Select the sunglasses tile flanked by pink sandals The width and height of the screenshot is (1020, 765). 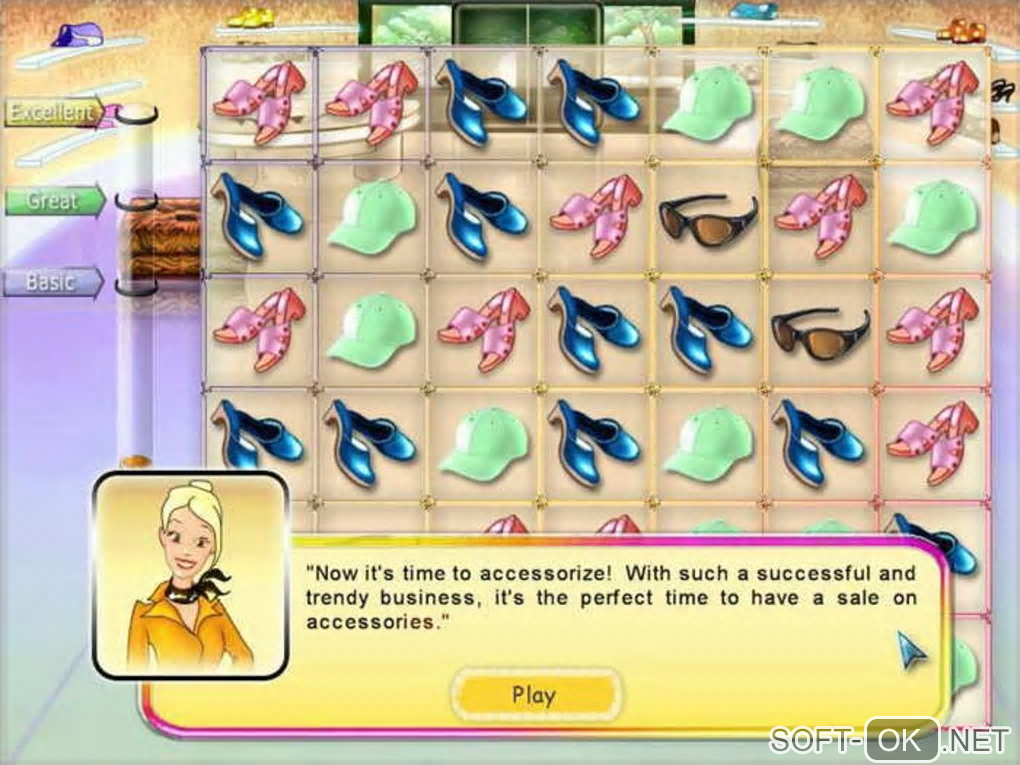click(x=708, y=219)
